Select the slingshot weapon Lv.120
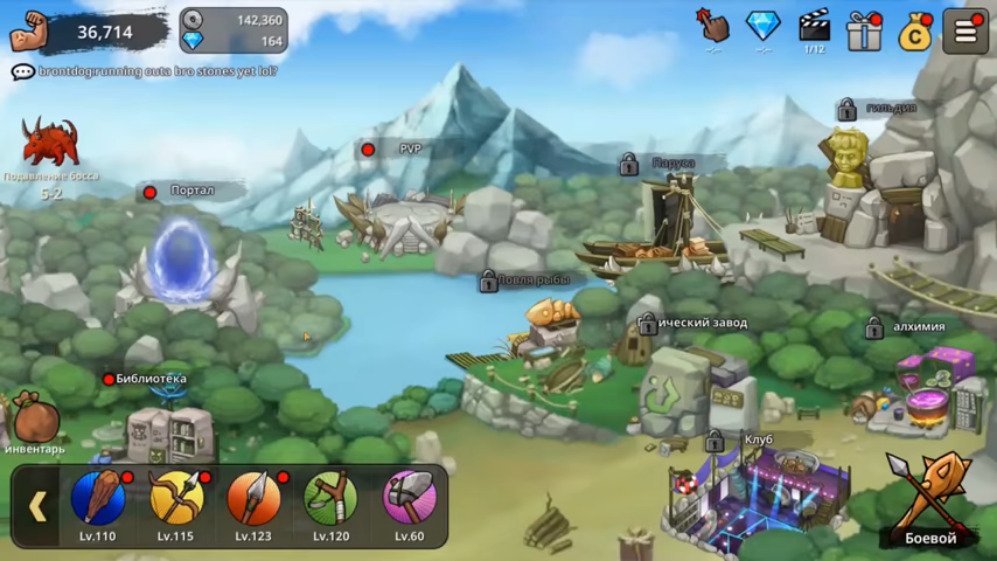 pyautogui.click(x=331, y=498)
